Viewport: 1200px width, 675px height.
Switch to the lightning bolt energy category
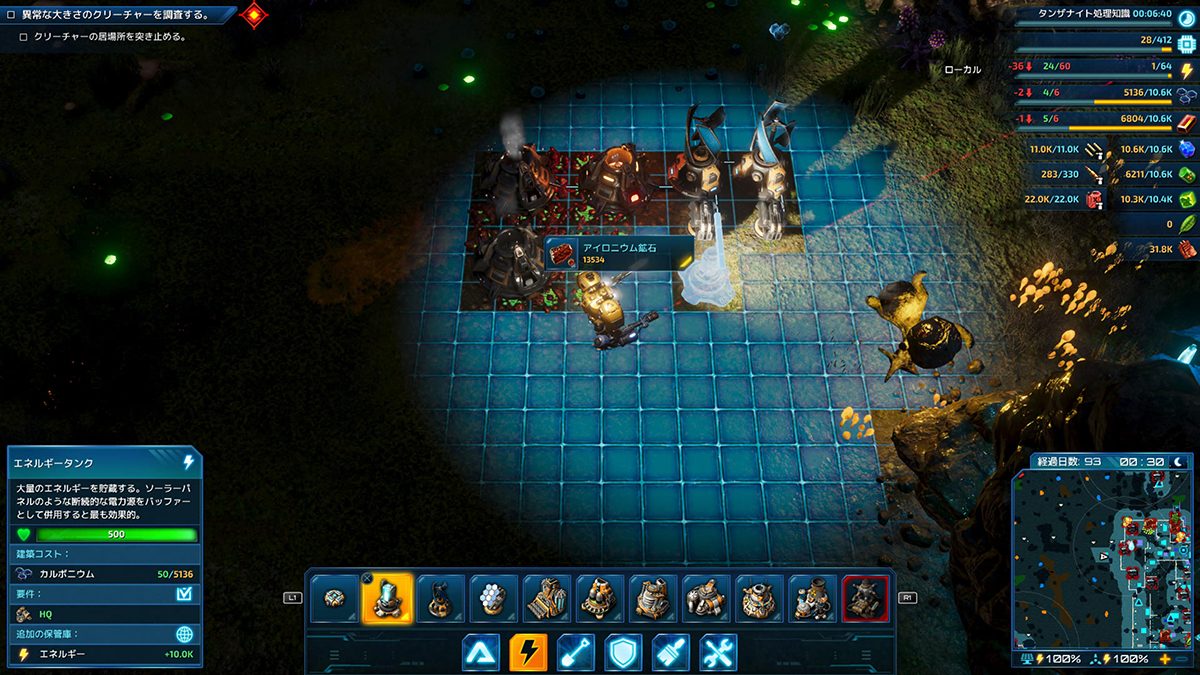coord(528,653)
